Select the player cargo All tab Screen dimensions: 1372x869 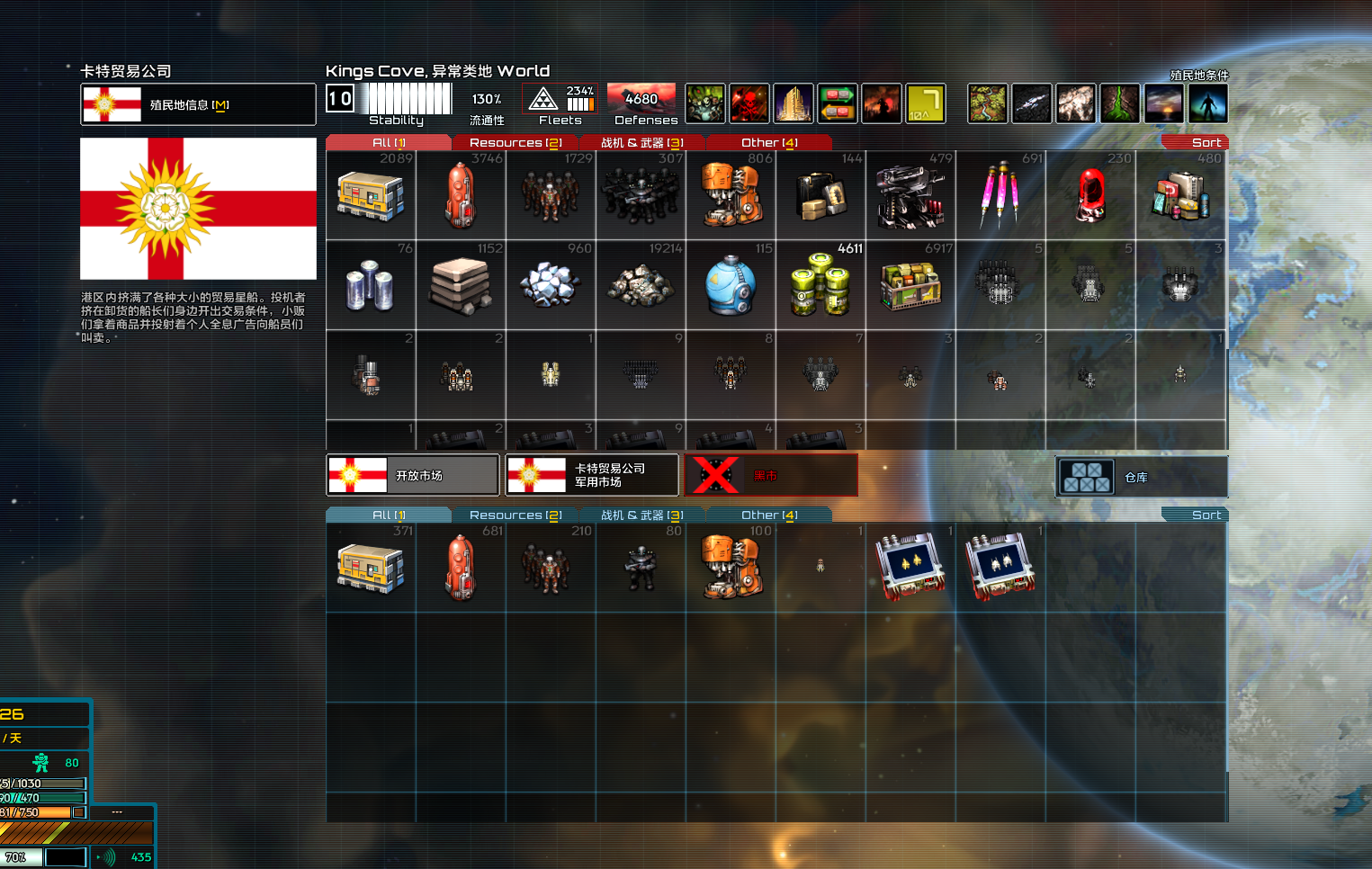click(x=389, y=515)
